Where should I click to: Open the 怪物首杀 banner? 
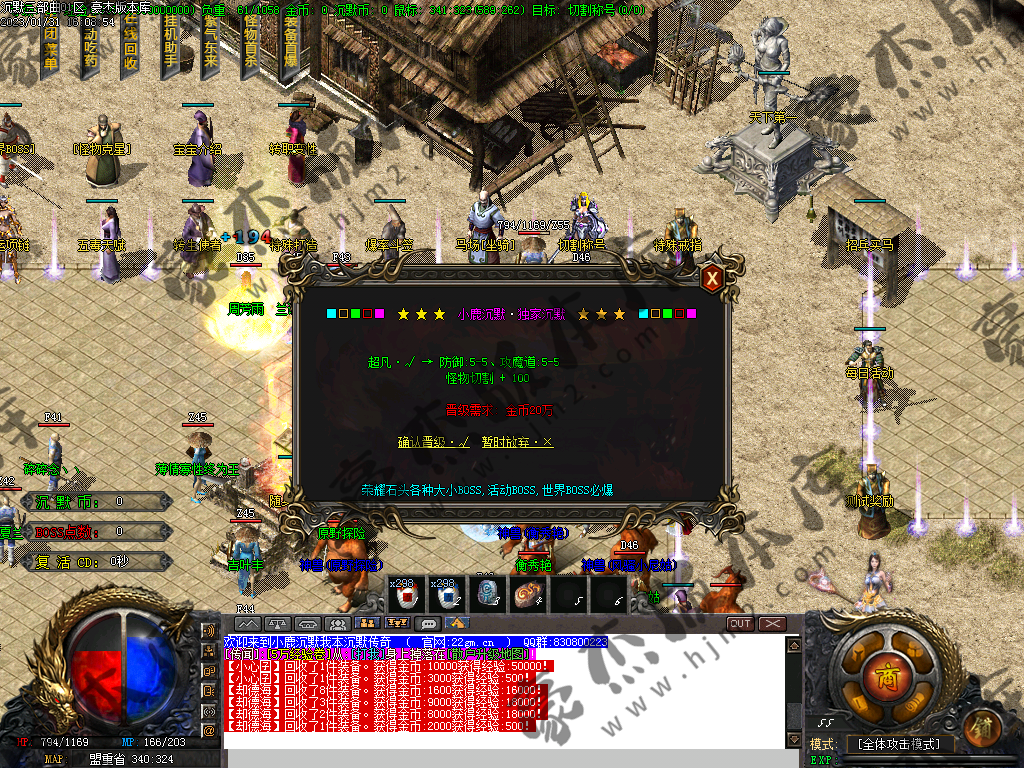[250, 45]
